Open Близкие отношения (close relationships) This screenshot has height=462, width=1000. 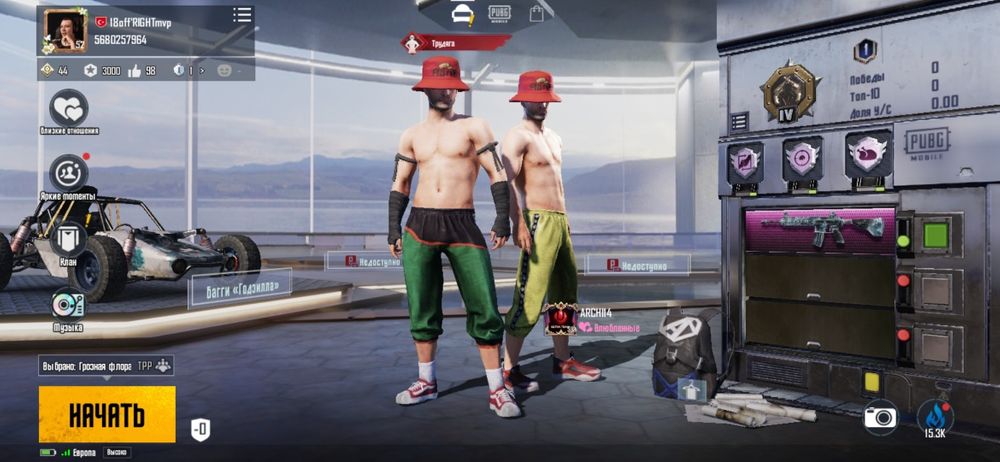coord(69,109)
